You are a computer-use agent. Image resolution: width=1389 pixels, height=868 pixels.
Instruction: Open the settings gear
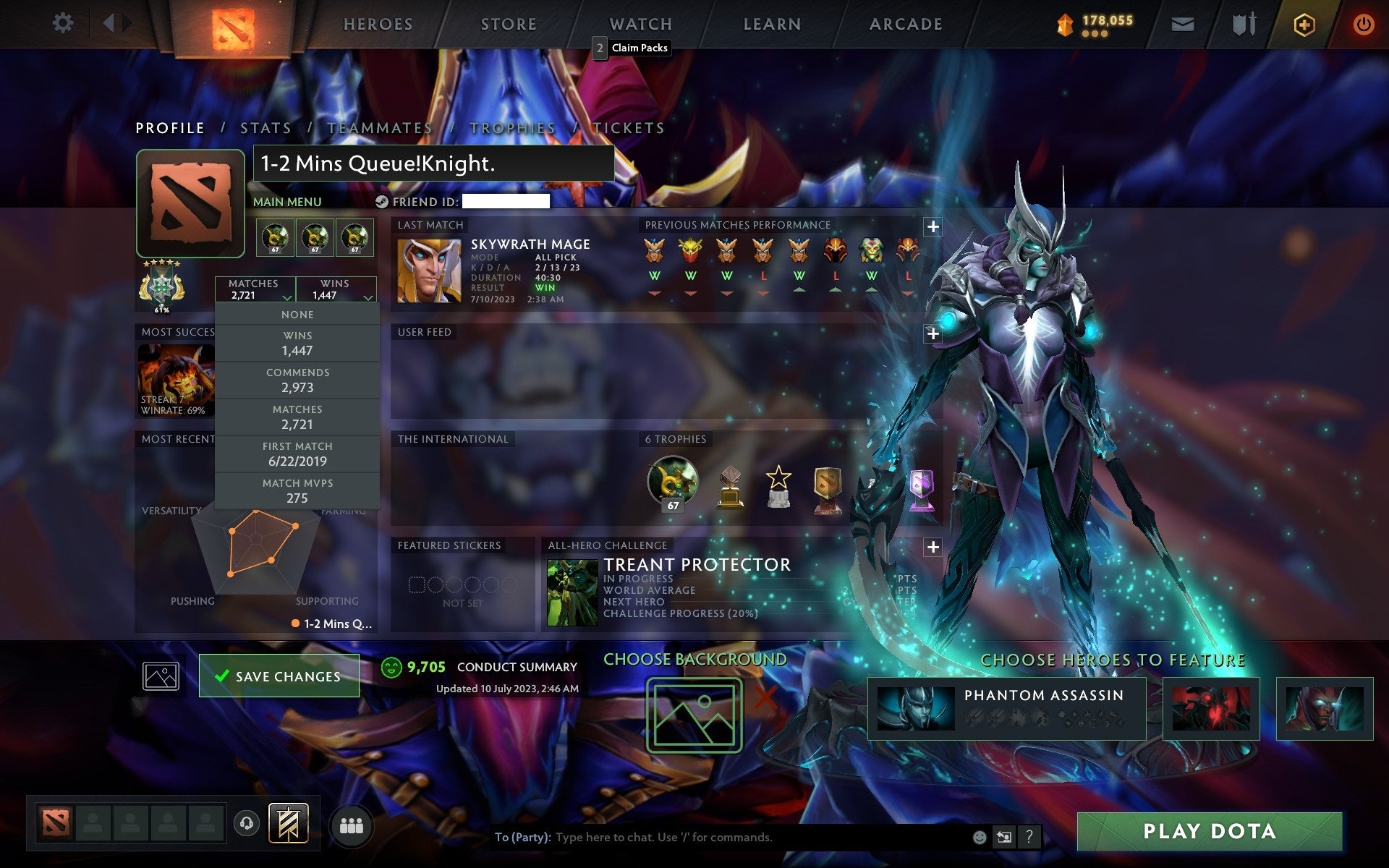coord(64,23)
